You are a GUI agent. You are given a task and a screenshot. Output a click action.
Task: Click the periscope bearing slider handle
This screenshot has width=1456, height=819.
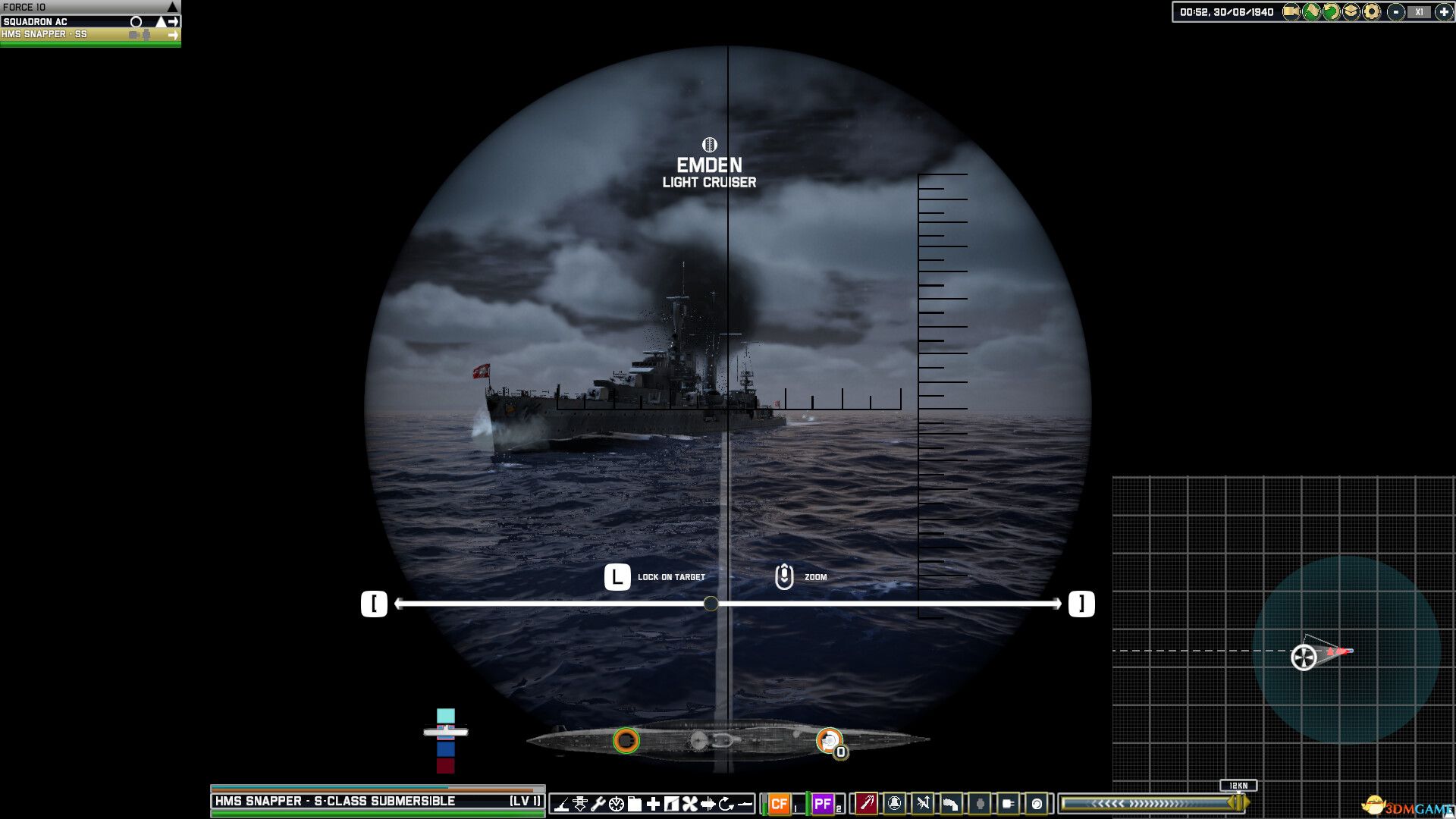pos(710,604)
